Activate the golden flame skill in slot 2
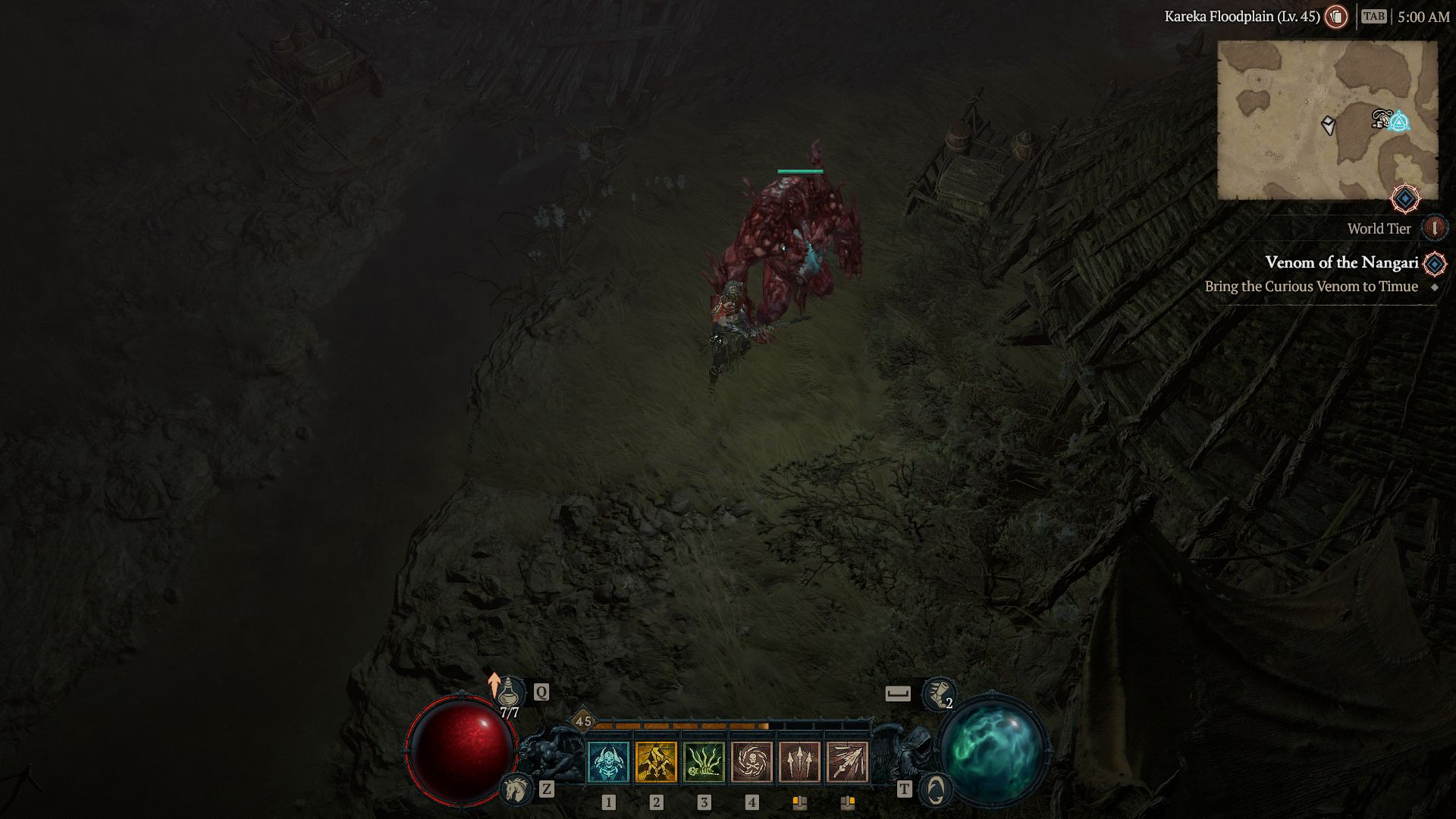1456x819 pixels. [x=656, y=761]
